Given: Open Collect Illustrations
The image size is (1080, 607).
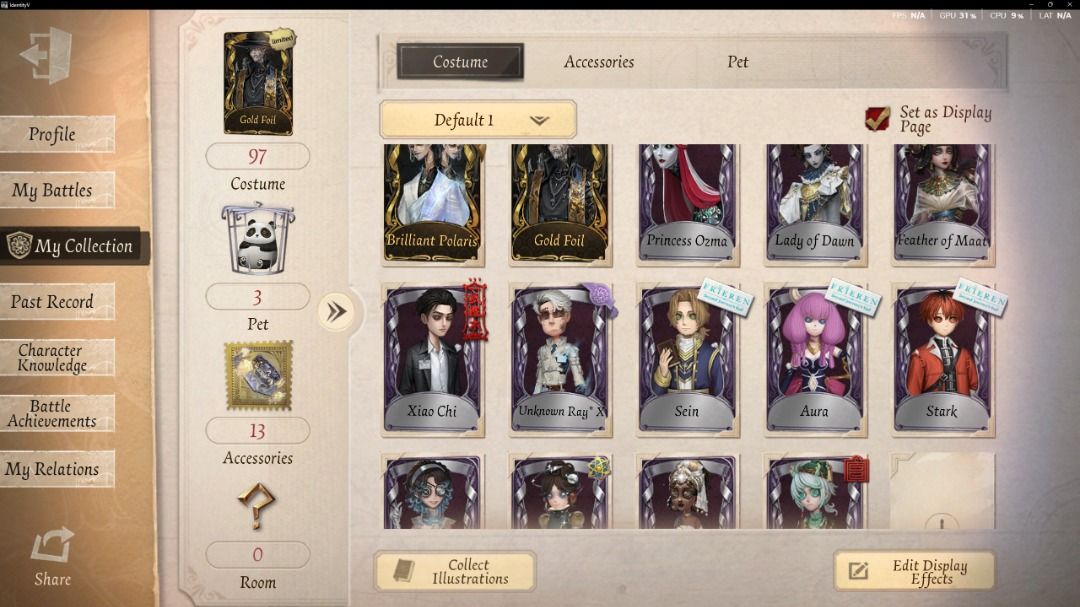Looking at the screenshot, I should point(455,571).
